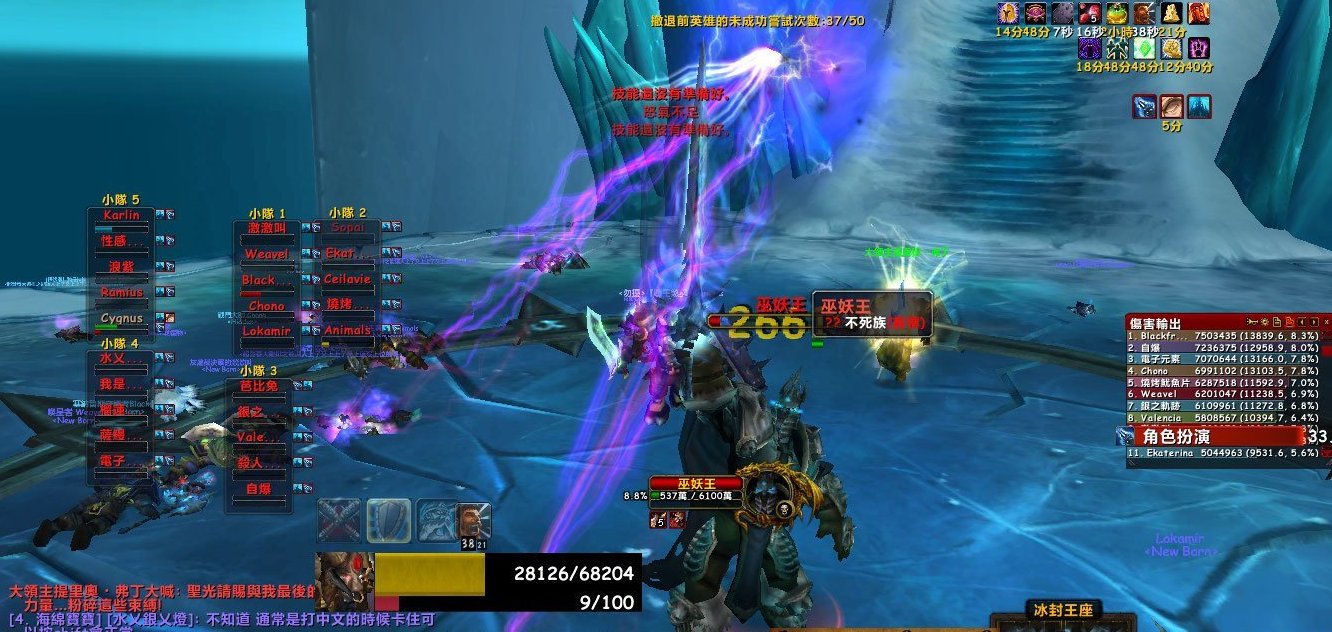Click the green gem buff icon
The height and width of the screenshot is (632, 1332).
click(x=1143, y=48)
